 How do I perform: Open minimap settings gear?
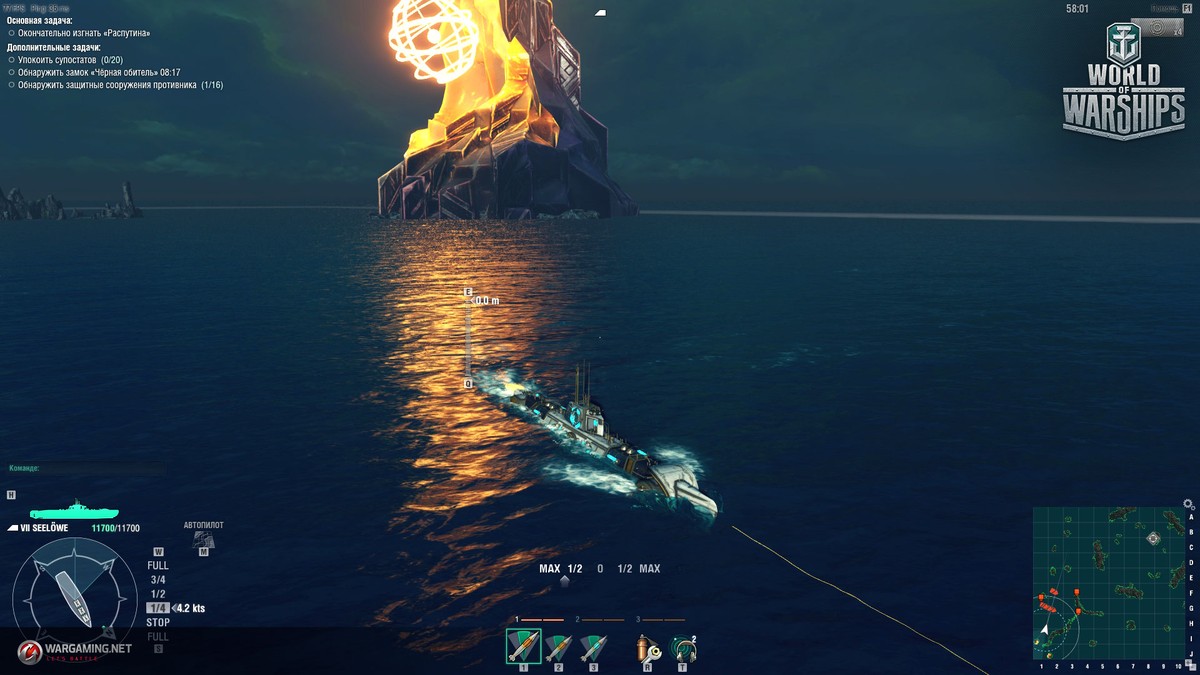[x=1187, y=505]
